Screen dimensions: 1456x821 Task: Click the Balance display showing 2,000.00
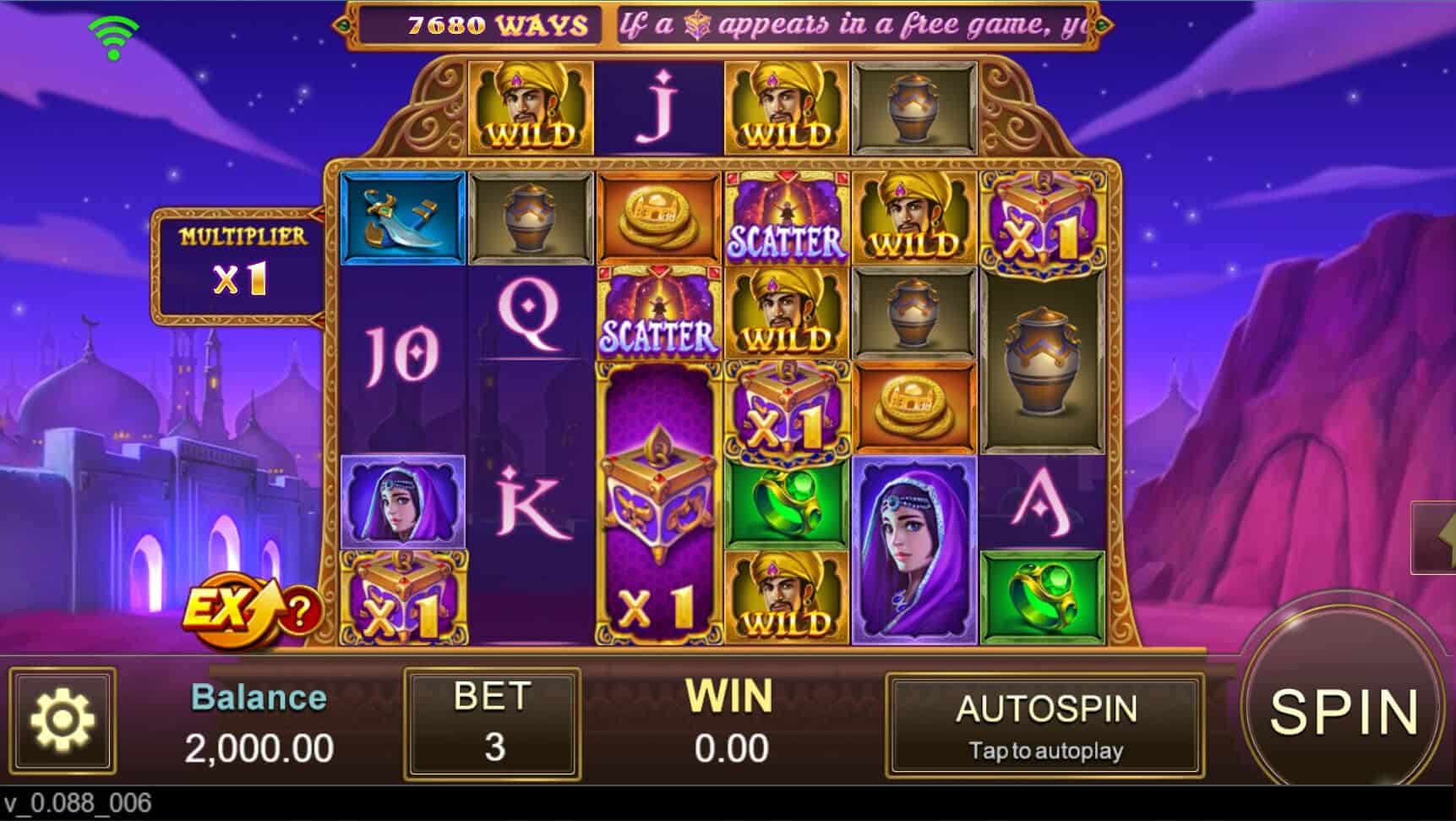coord(258,723)
